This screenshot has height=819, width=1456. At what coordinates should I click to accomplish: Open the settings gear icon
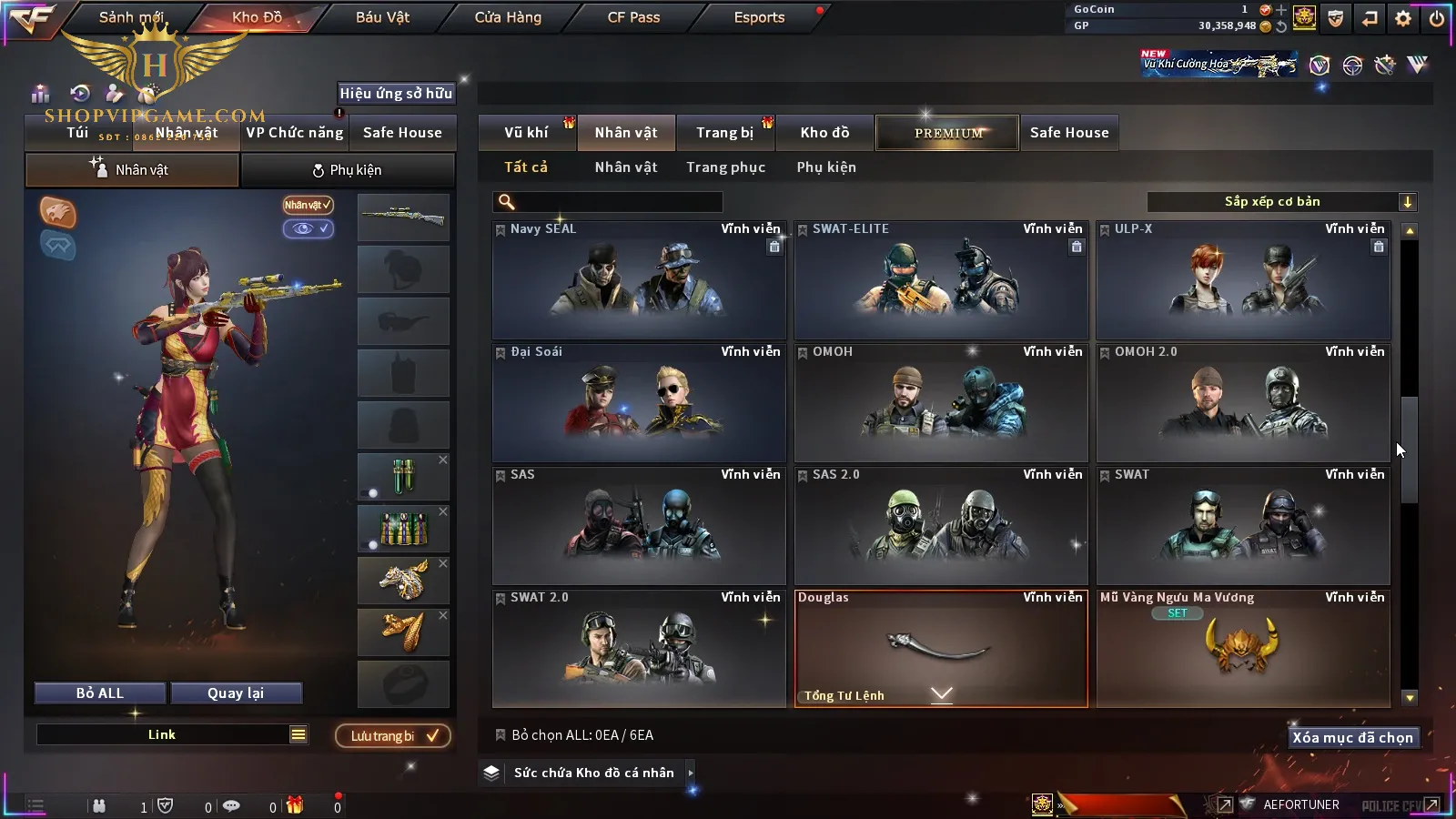pyautogui.click(x=1403, y=18)
